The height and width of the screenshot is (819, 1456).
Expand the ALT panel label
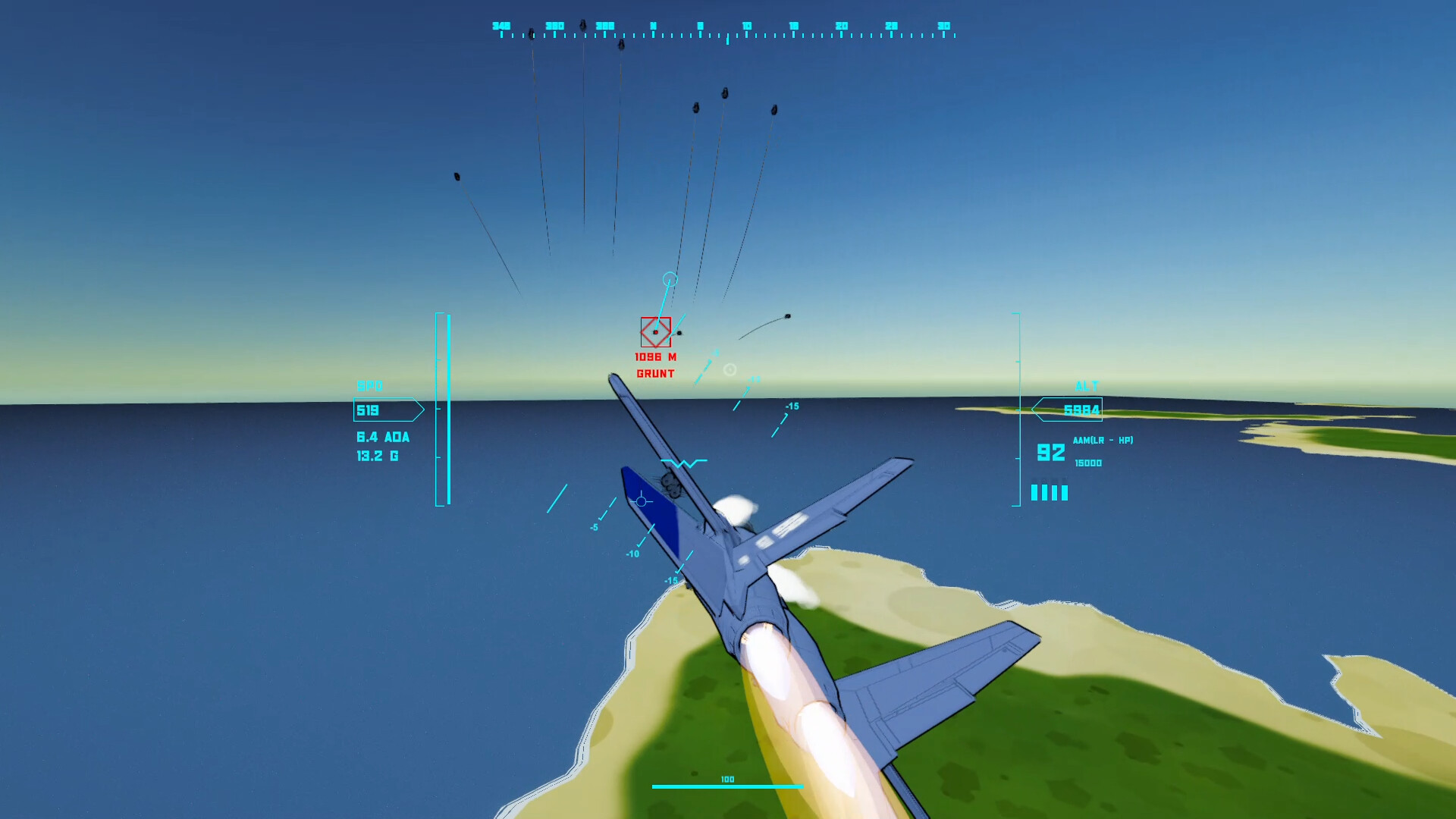(x=1087, y=385)
